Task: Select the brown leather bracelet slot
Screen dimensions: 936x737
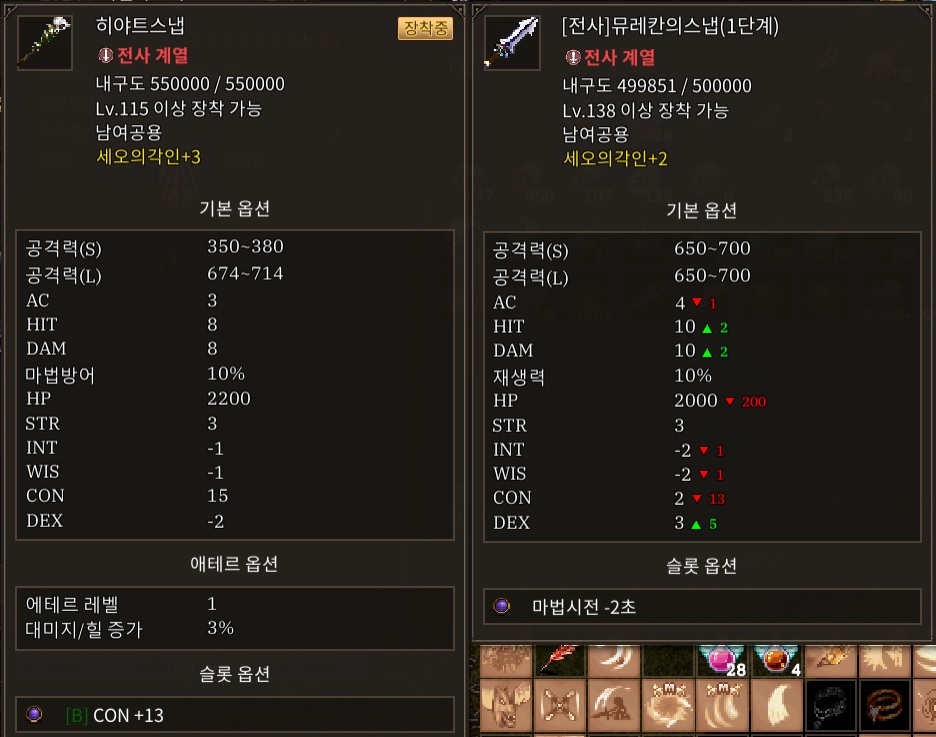Action: [x=885, y=707]
